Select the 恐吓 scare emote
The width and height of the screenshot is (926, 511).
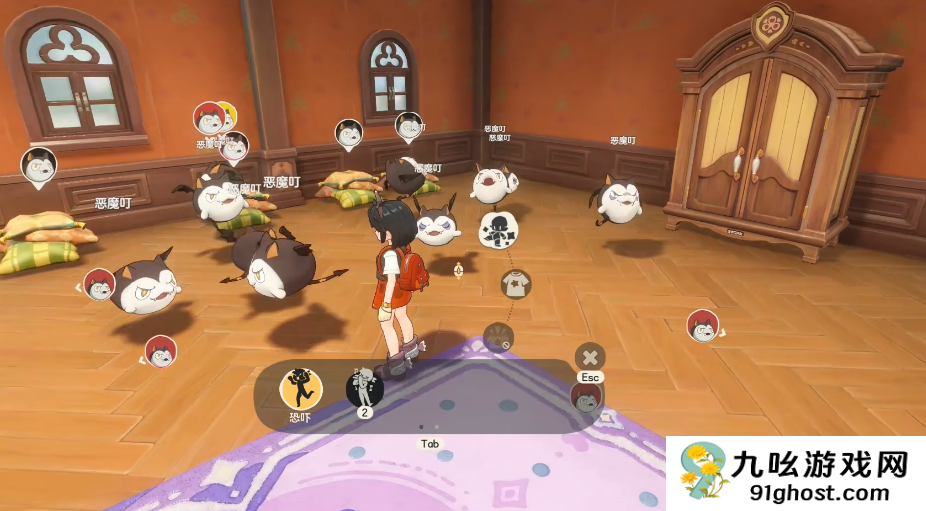click(300, 388)
